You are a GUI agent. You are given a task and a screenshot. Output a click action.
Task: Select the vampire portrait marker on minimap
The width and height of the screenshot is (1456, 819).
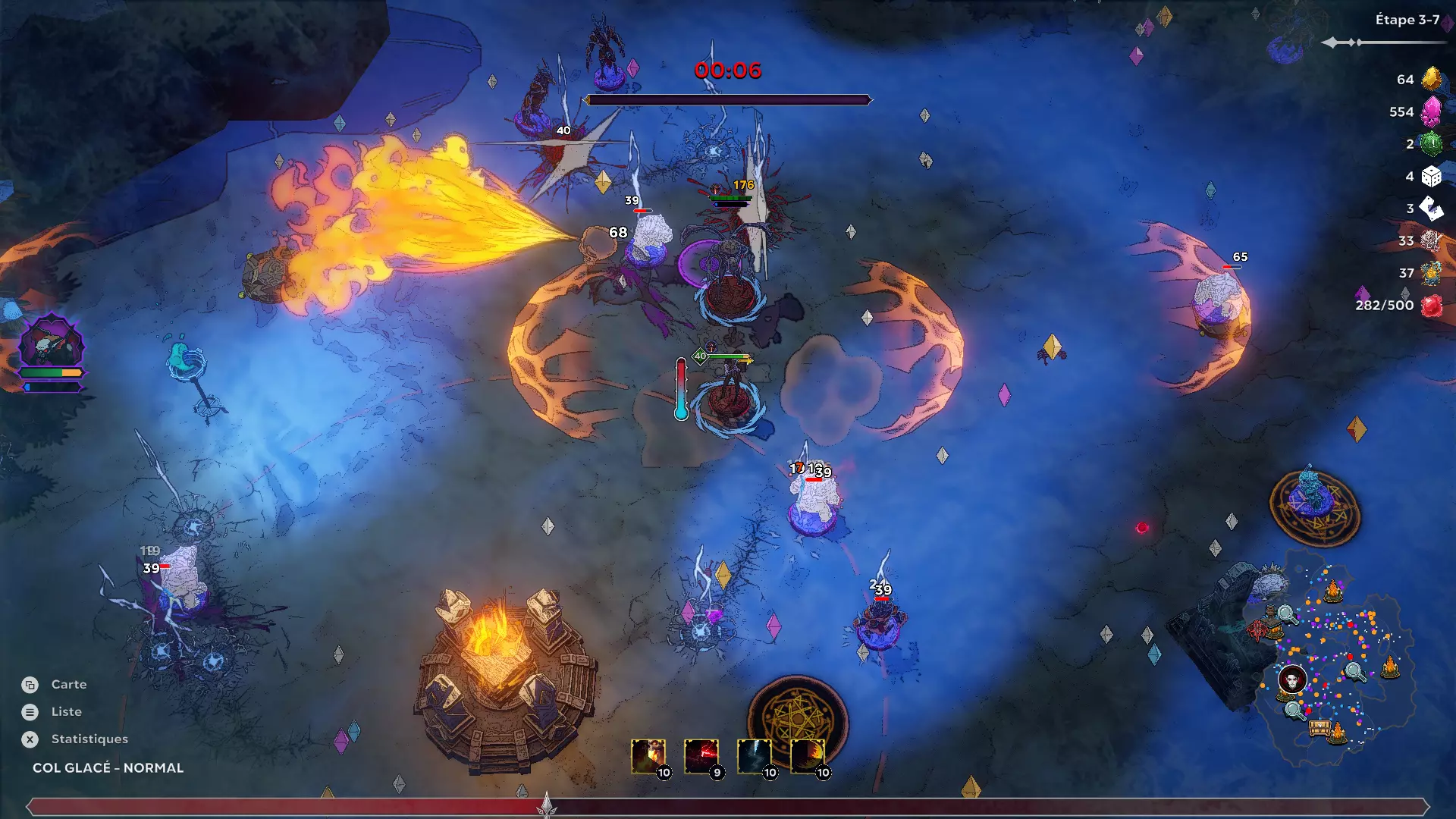point(1292,679)
